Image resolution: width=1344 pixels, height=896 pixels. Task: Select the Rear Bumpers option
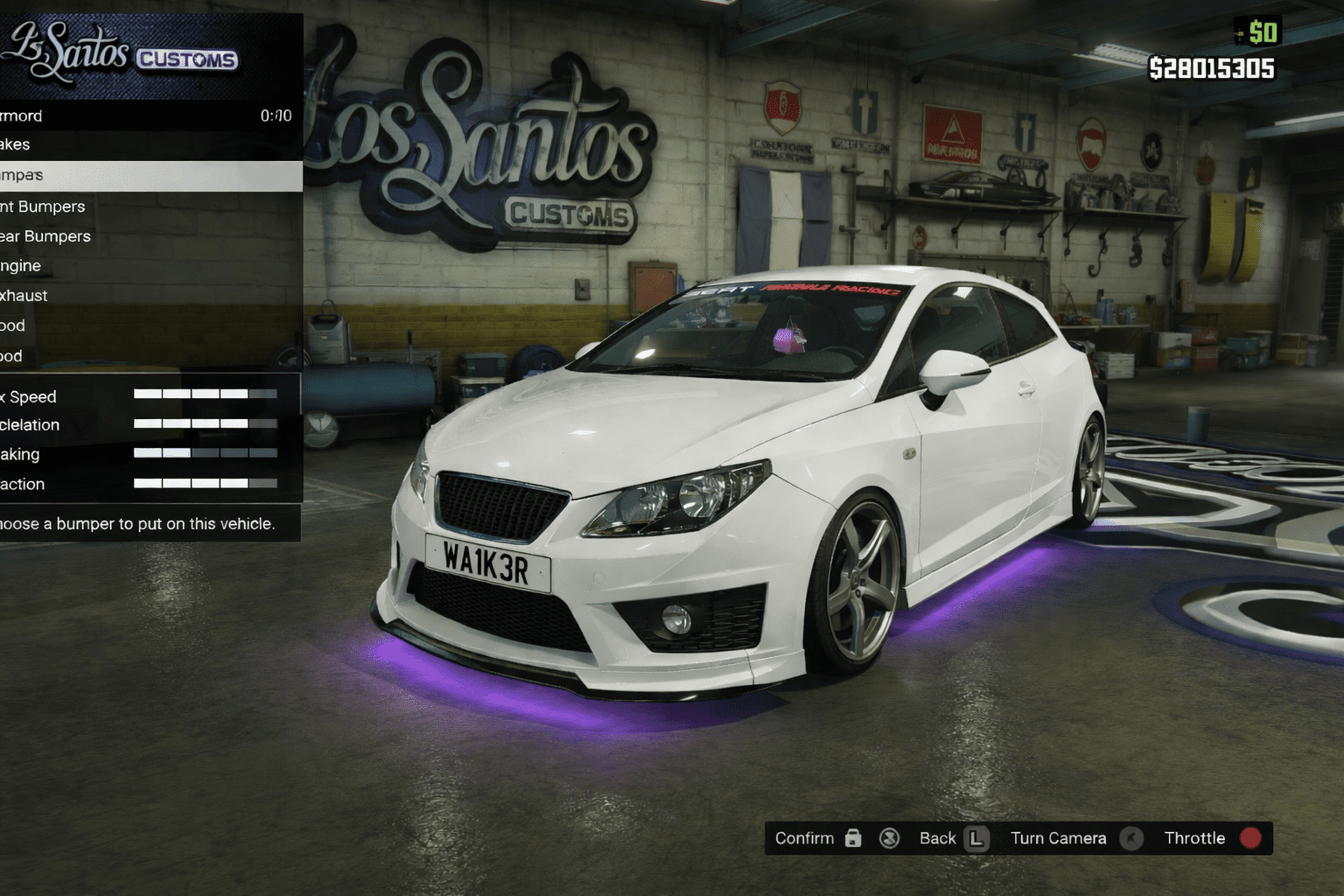coord(131,236)
